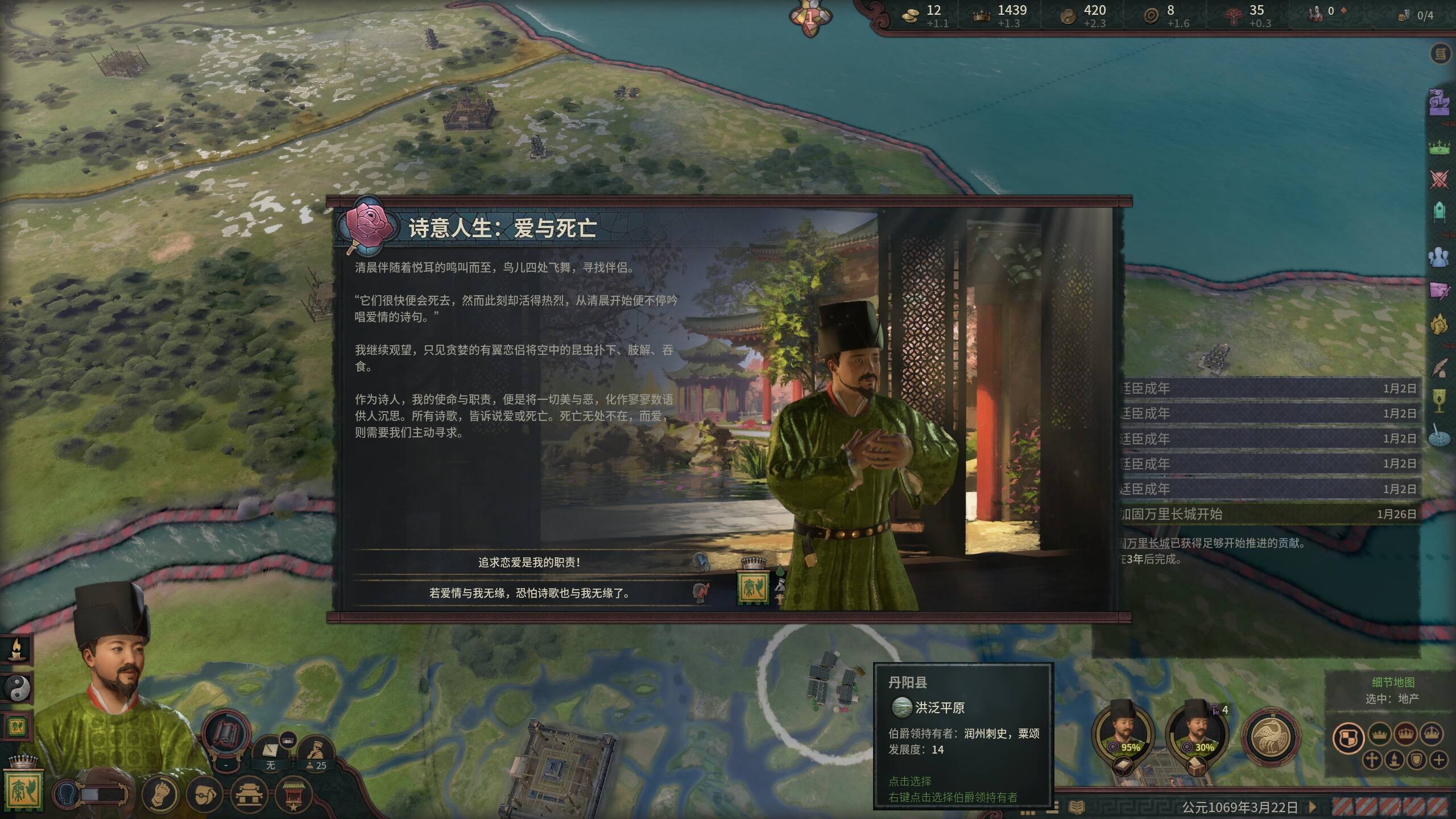Open the quill and inkpot decisions menu

pos(1440,369)
